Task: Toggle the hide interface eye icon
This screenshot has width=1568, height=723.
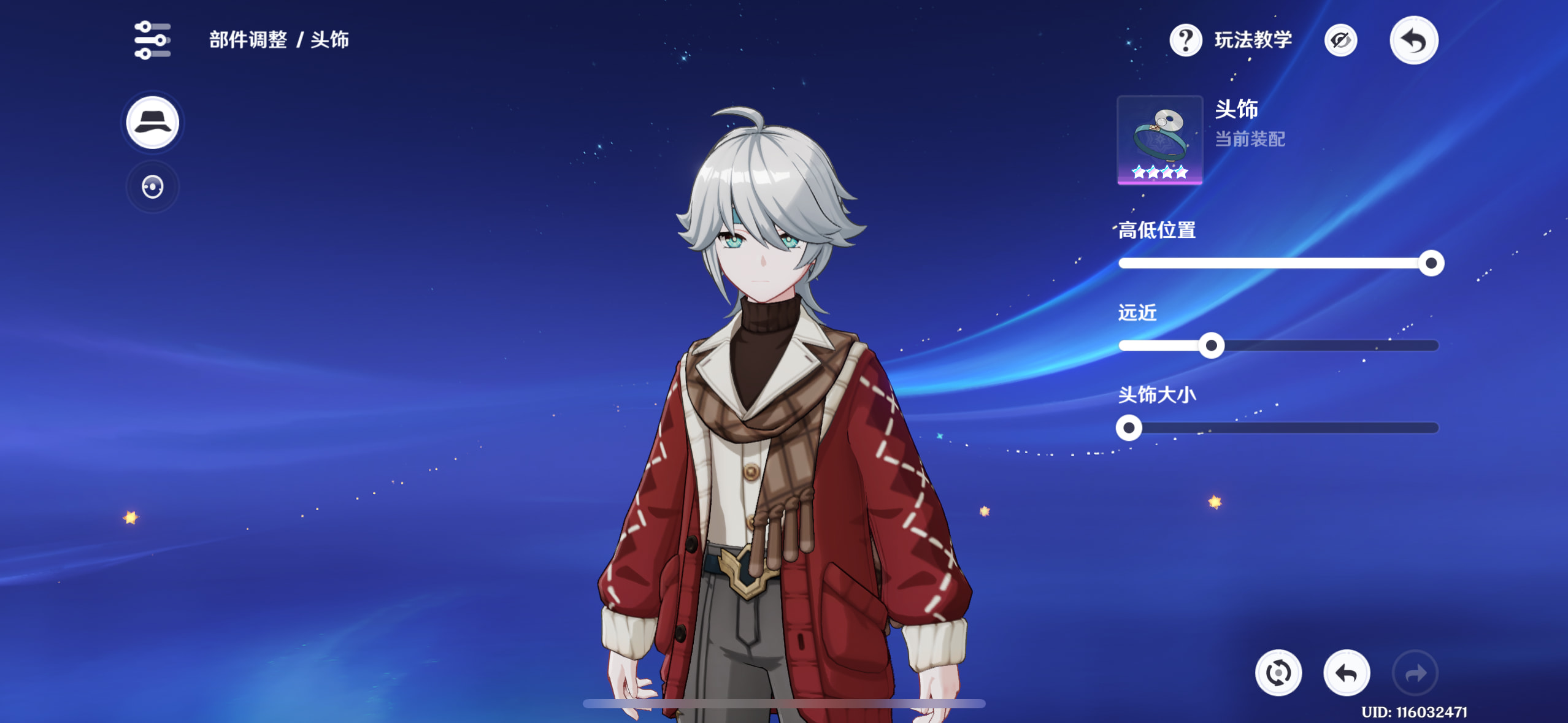Action: (1340, 40)
